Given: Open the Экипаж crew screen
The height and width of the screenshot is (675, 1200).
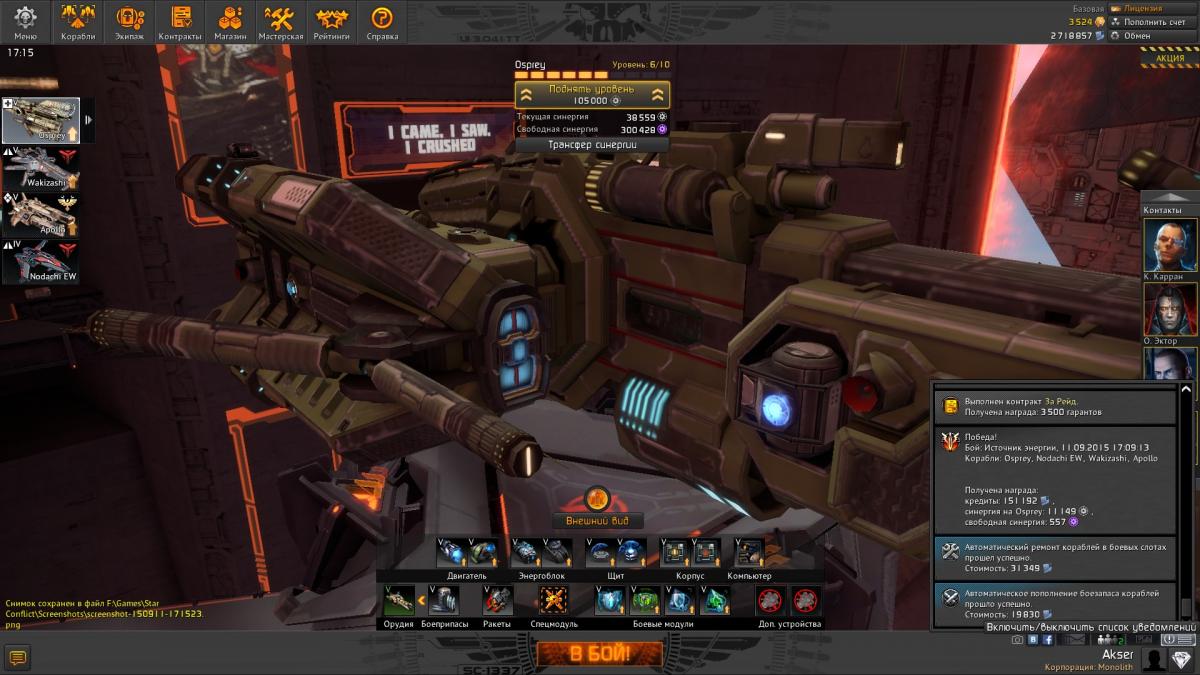Looking at the screenshot, I should click(129, 22).
